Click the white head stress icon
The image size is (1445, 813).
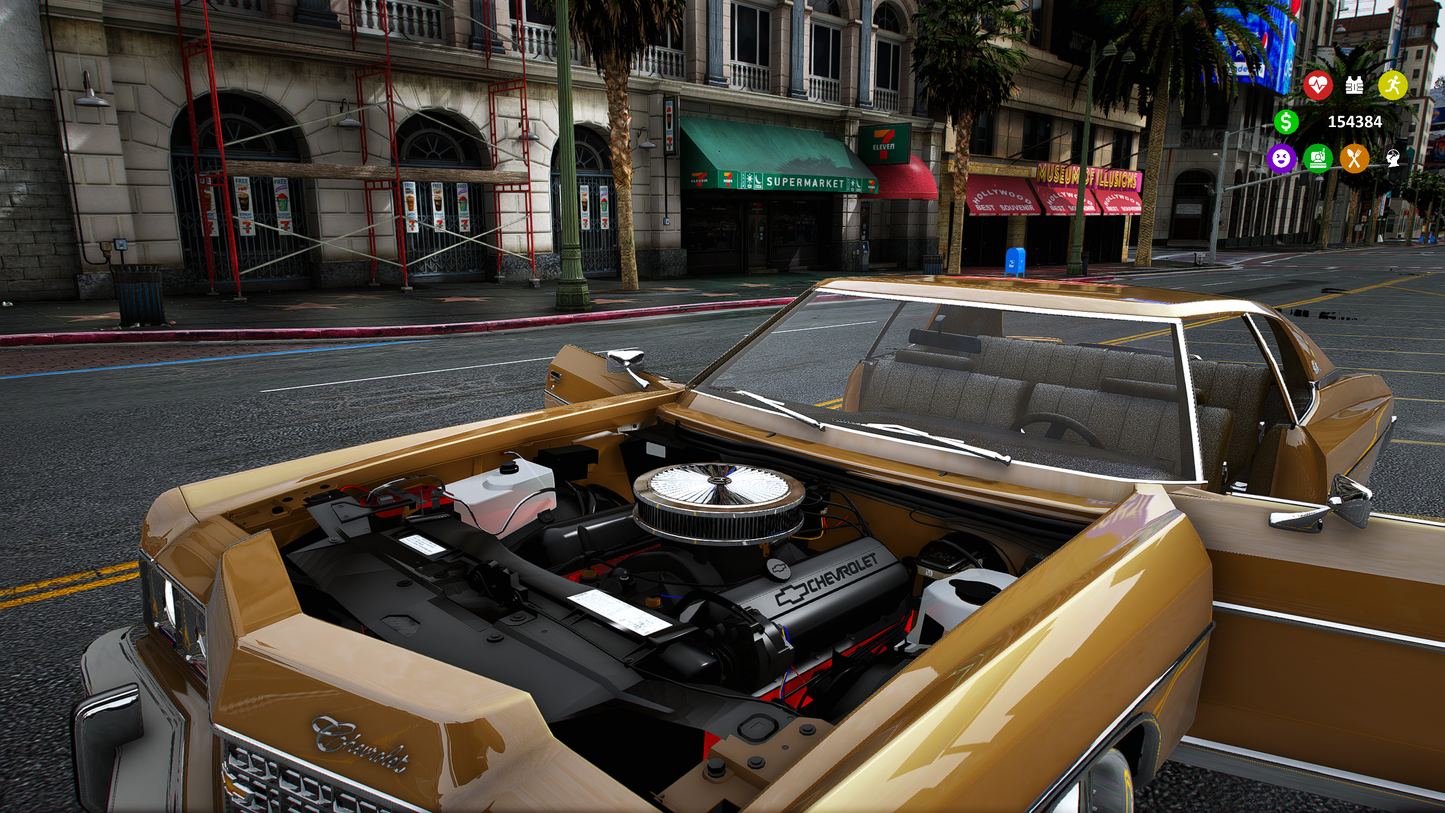coord(1392,158)
